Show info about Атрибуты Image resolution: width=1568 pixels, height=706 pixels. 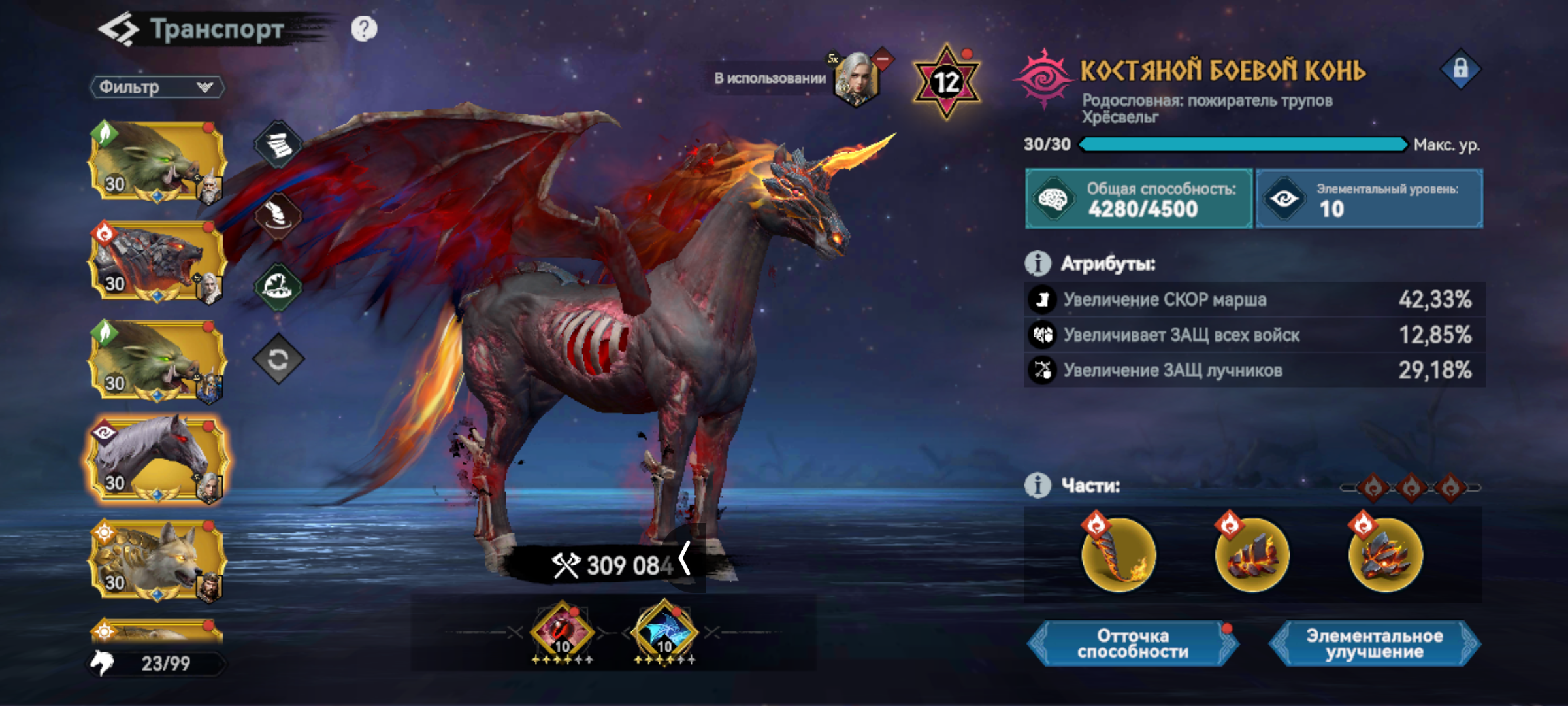tap(1037, 263)
